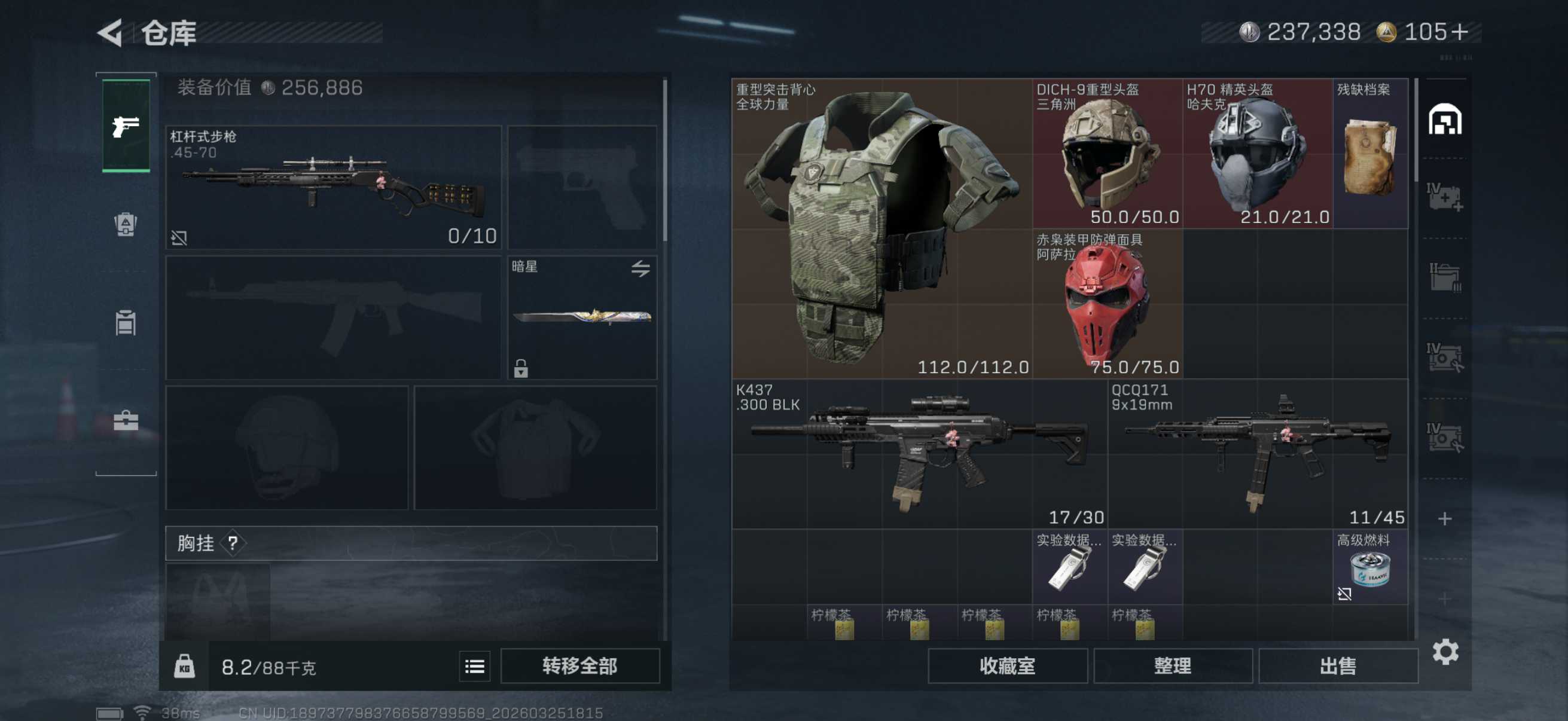Pick the QCQ171 9x19mm submachine gun
Screen dimensions: 1568x721
point(1258,454)
